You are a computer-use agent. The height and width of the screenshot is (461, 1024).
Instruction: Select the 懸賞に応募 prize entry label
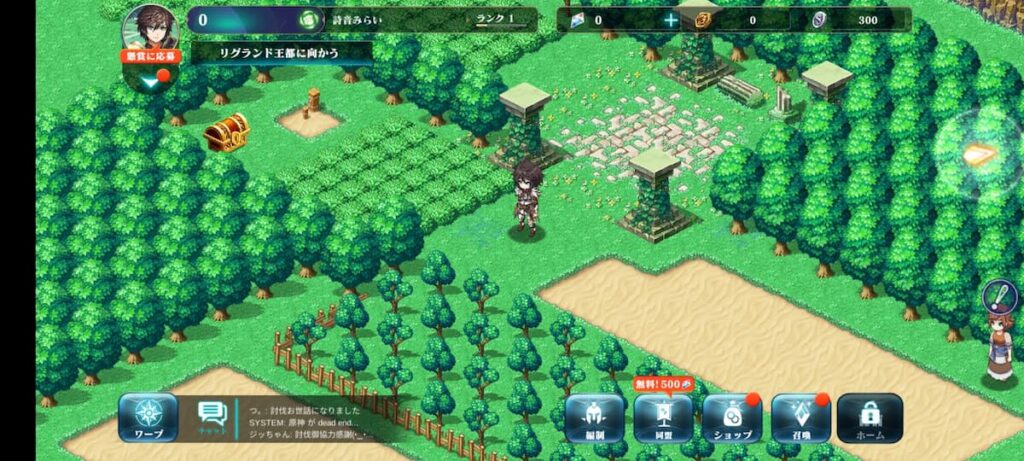pyautogui.click(x=151, y=57)
